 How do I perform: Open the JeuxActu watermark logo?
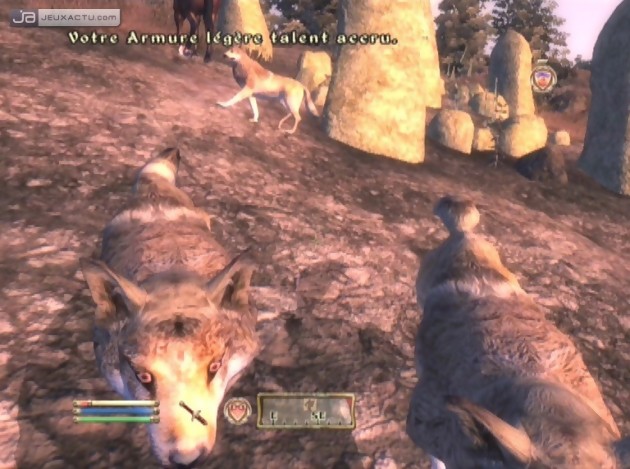(x=65, y=17)
